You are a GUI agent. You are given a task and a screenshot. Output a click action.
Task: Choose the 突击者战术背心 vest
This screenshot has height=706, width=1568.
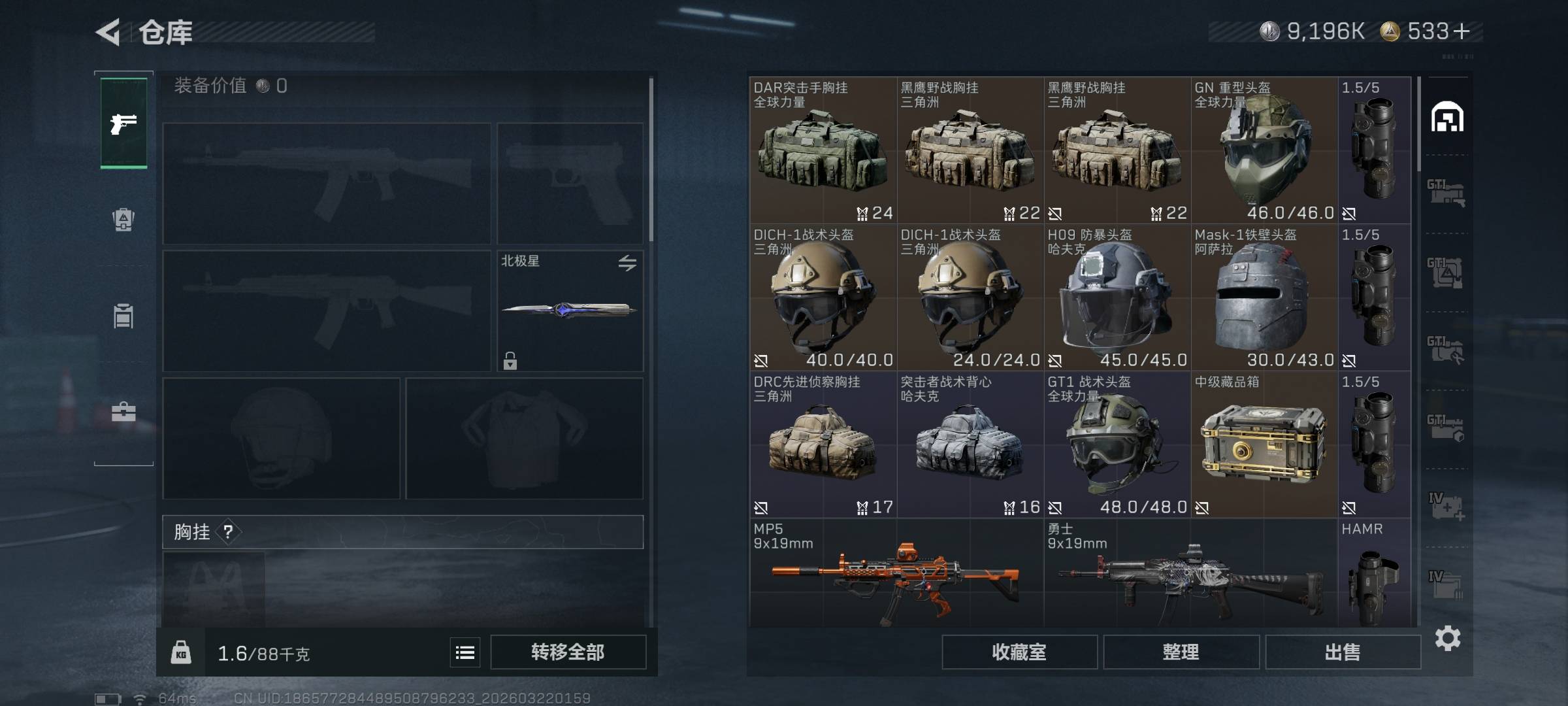pyautogui.click(x=970, y=445)
